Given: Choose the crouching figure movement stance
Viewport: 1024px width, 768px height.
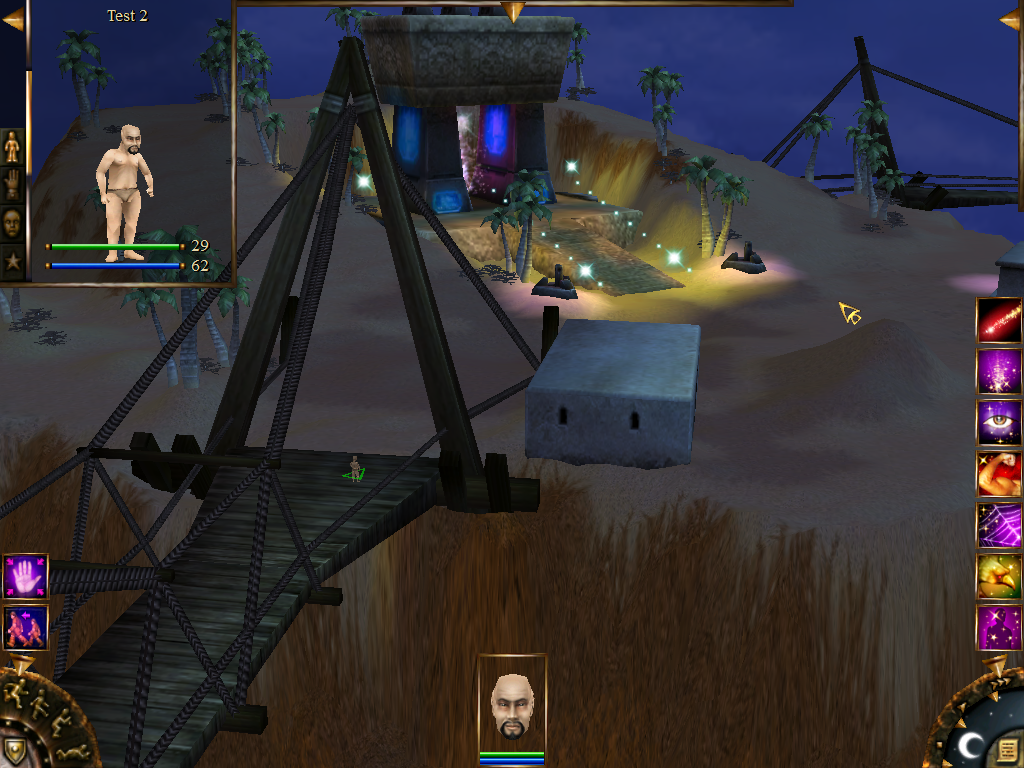Looking at the screenshot, I should pyautogui.click(x=60, y=722).
